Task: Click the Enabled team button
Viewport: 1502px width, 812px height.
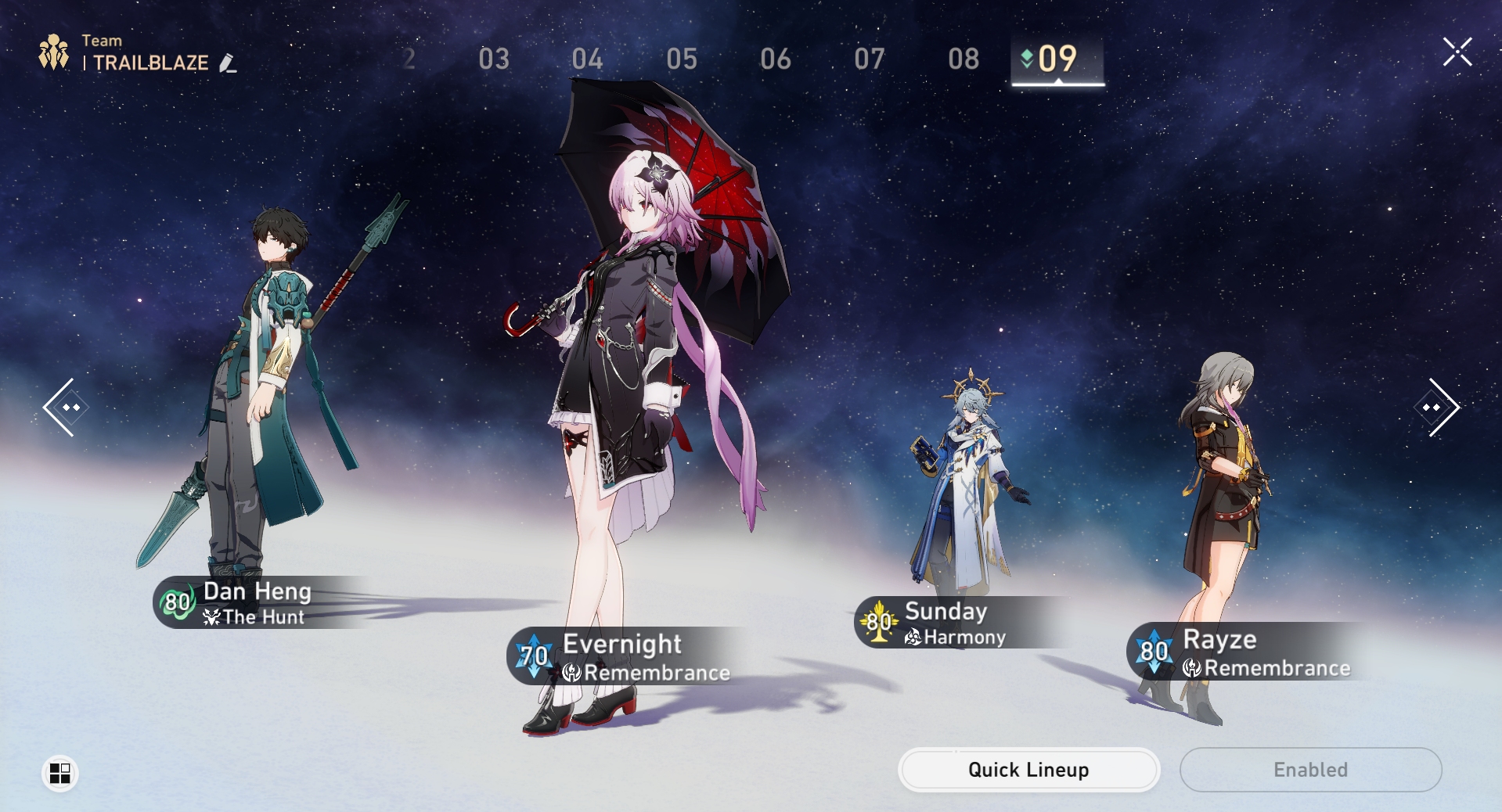Action: (x=1310, y=770)
